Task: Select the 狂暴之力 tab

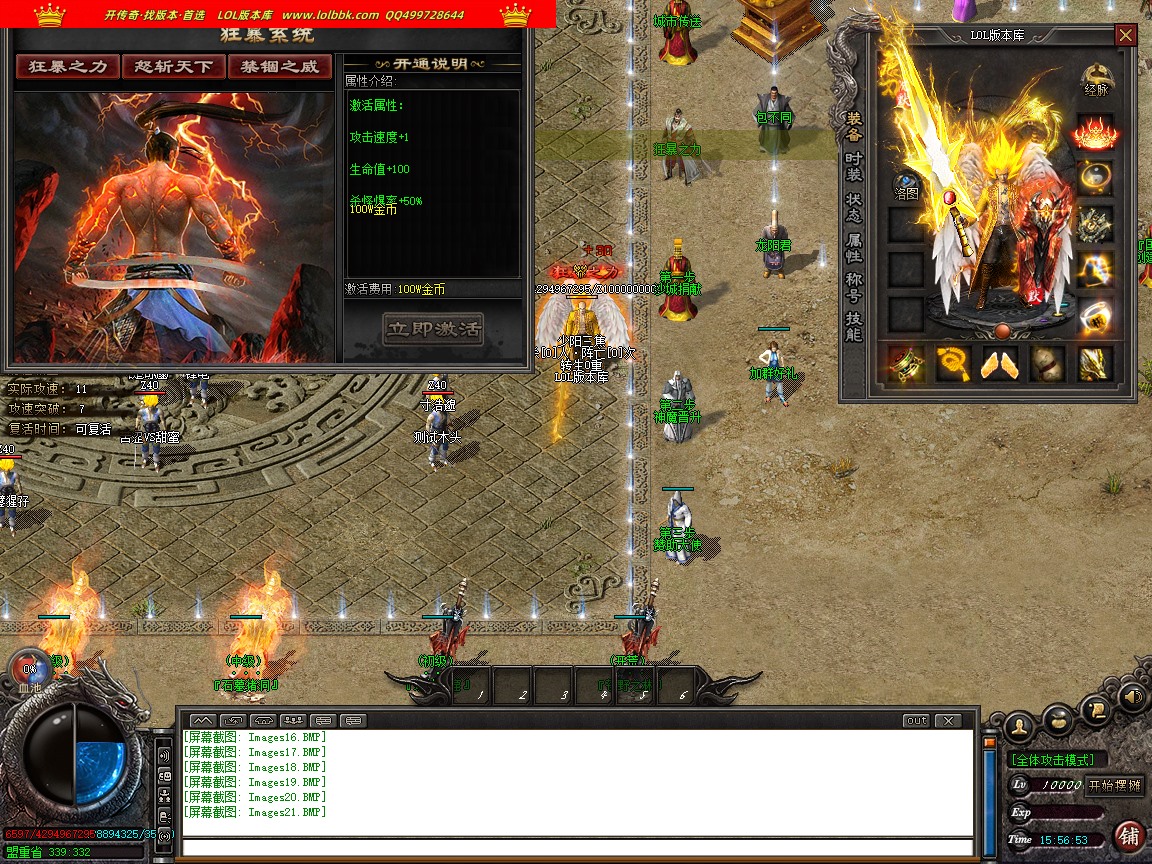Action: [x=67, y=67]
